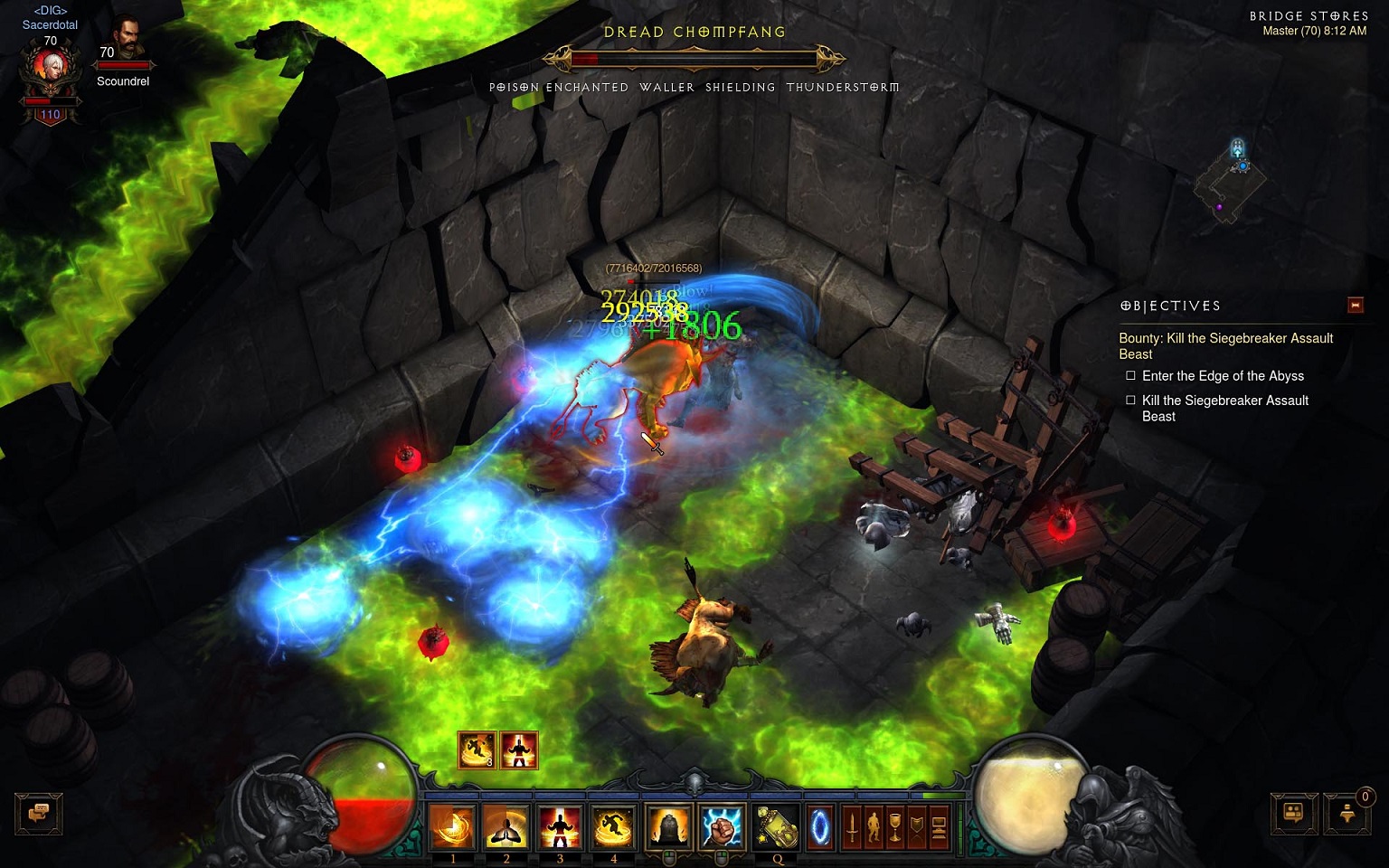Use the meditating monk skill in slot 2
1389x868 pixels.
coord(506,826)
